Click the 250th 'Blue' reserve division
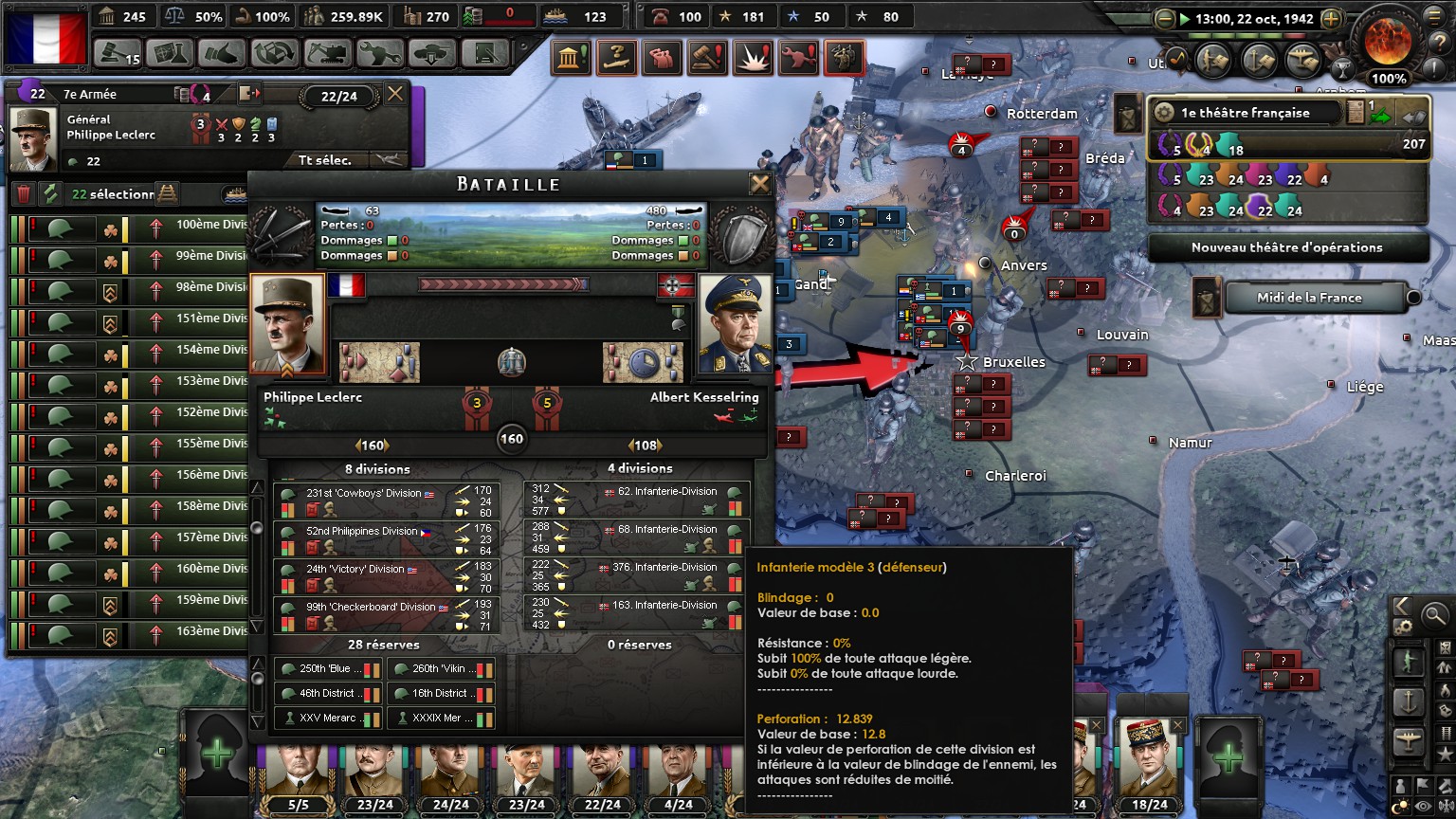The image size is (1456, 819). pos(328,669)
